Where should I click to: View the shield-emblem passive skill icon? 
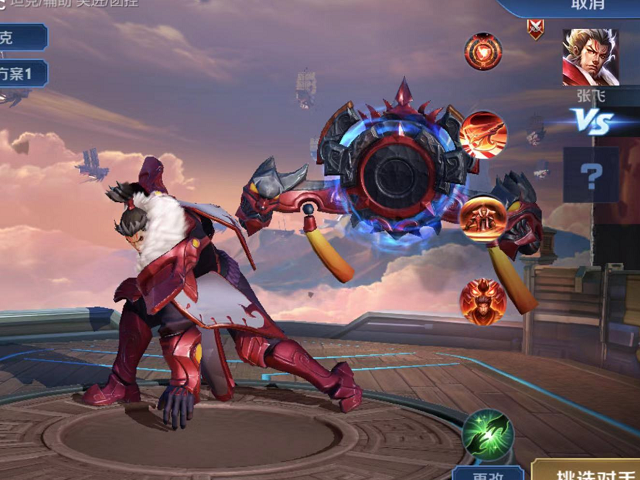pos(483,51)
